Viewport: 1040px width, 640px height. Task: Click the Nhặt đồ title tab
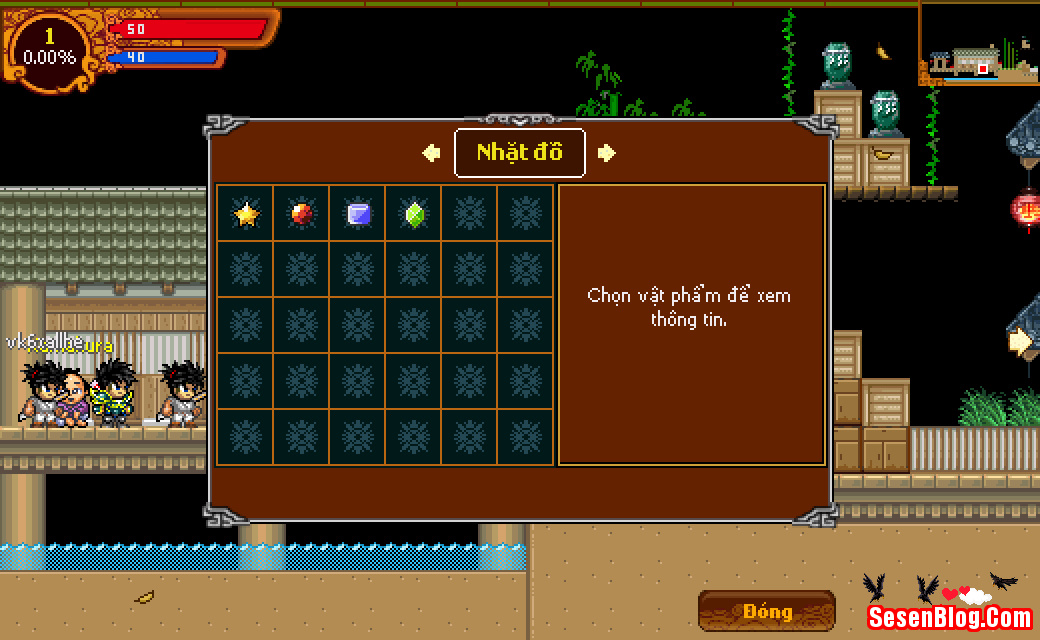[x=519, y=153]
